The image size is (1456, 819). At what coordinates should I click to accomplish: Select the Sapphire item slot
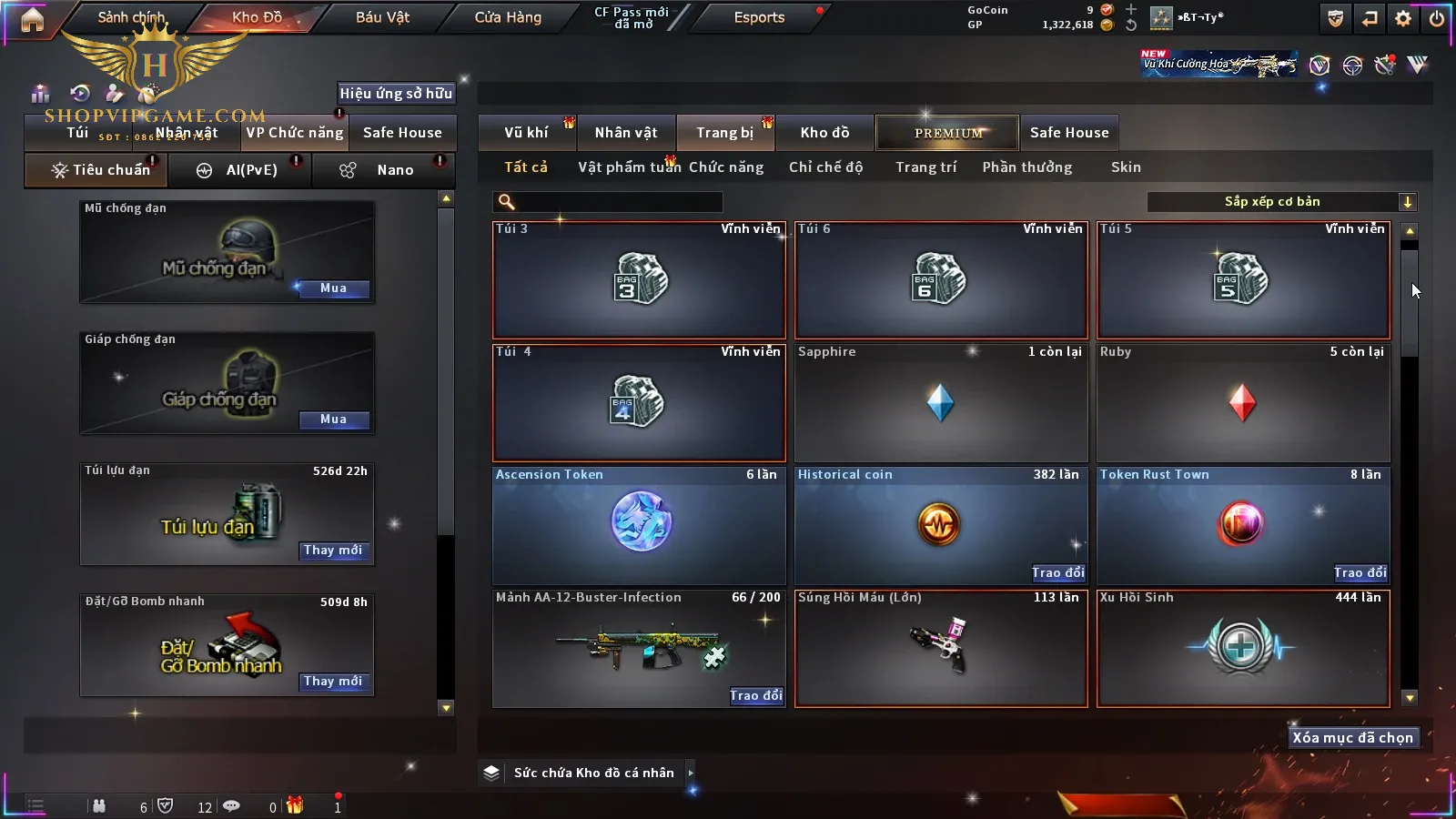[x=941, y=402]
